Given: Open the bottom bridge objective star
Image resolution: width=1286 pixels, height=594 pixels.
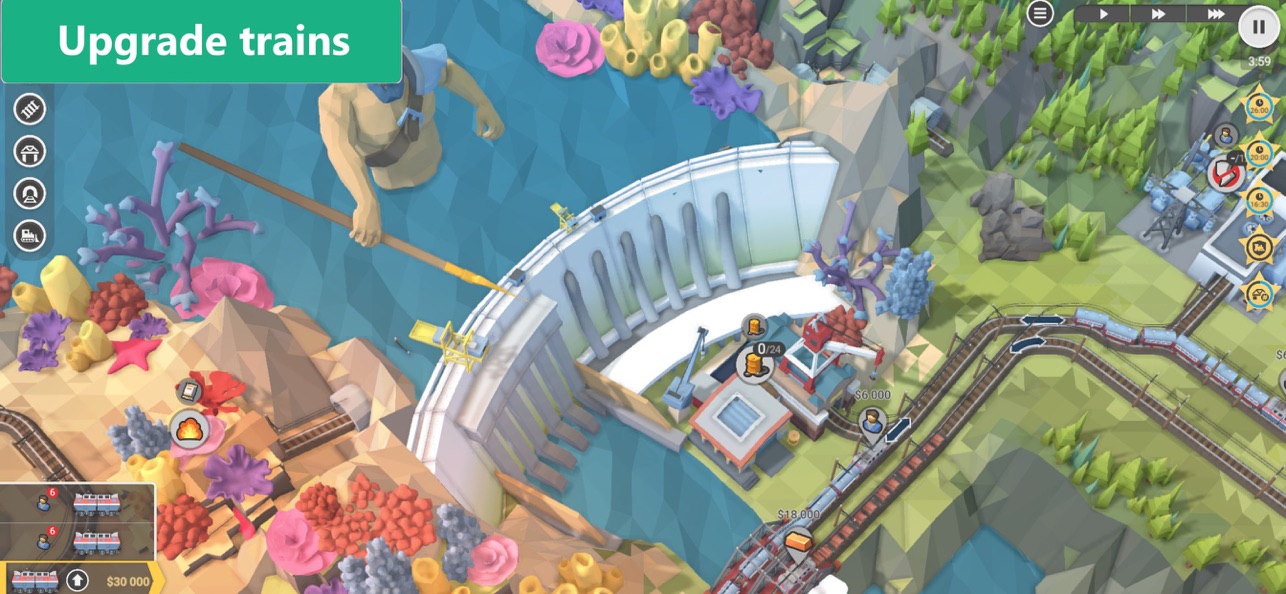Looking at the screenshot, I should (x=1259, y=293).
